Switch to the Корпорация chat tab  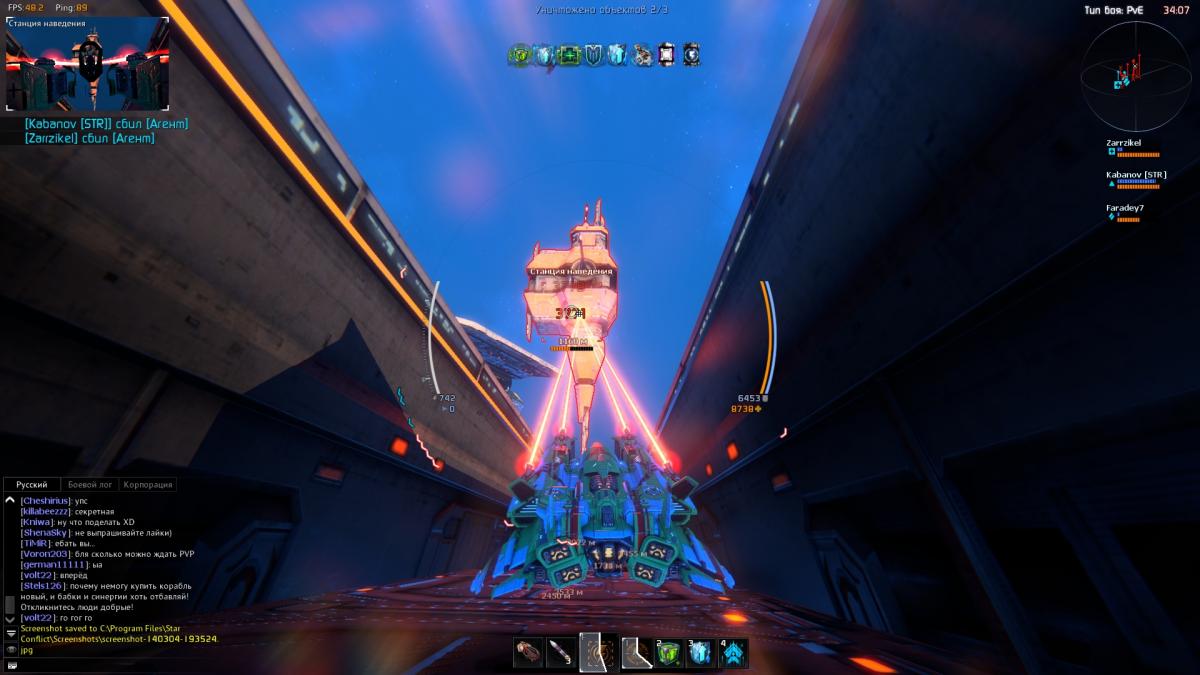(x=148, y=485)
